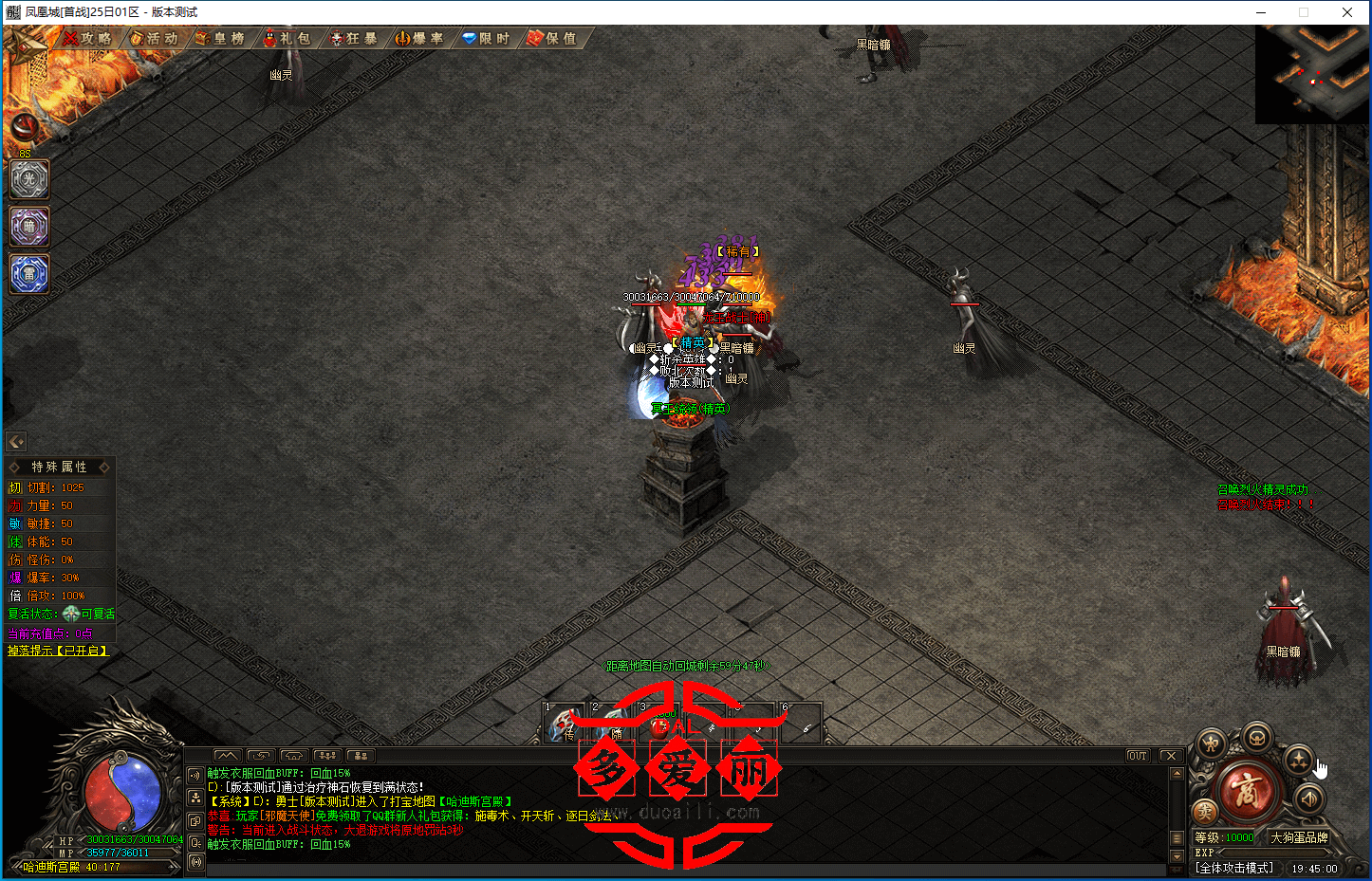Open the 攻略 strategy guide menu
This screenshot has width=1372, height=881.
coord(88,38)
